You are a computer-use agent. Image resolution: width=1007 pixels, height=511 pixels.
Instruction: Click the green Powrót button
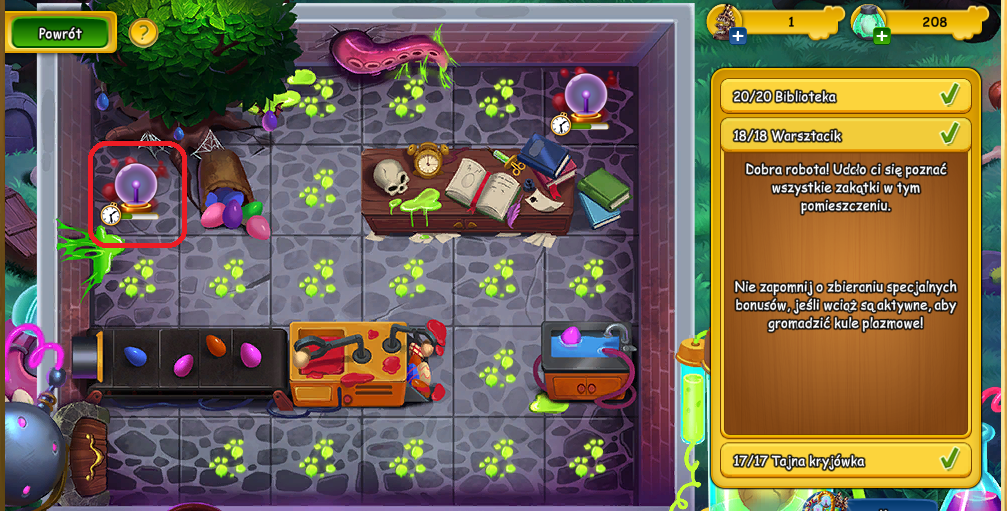(60, 33)
